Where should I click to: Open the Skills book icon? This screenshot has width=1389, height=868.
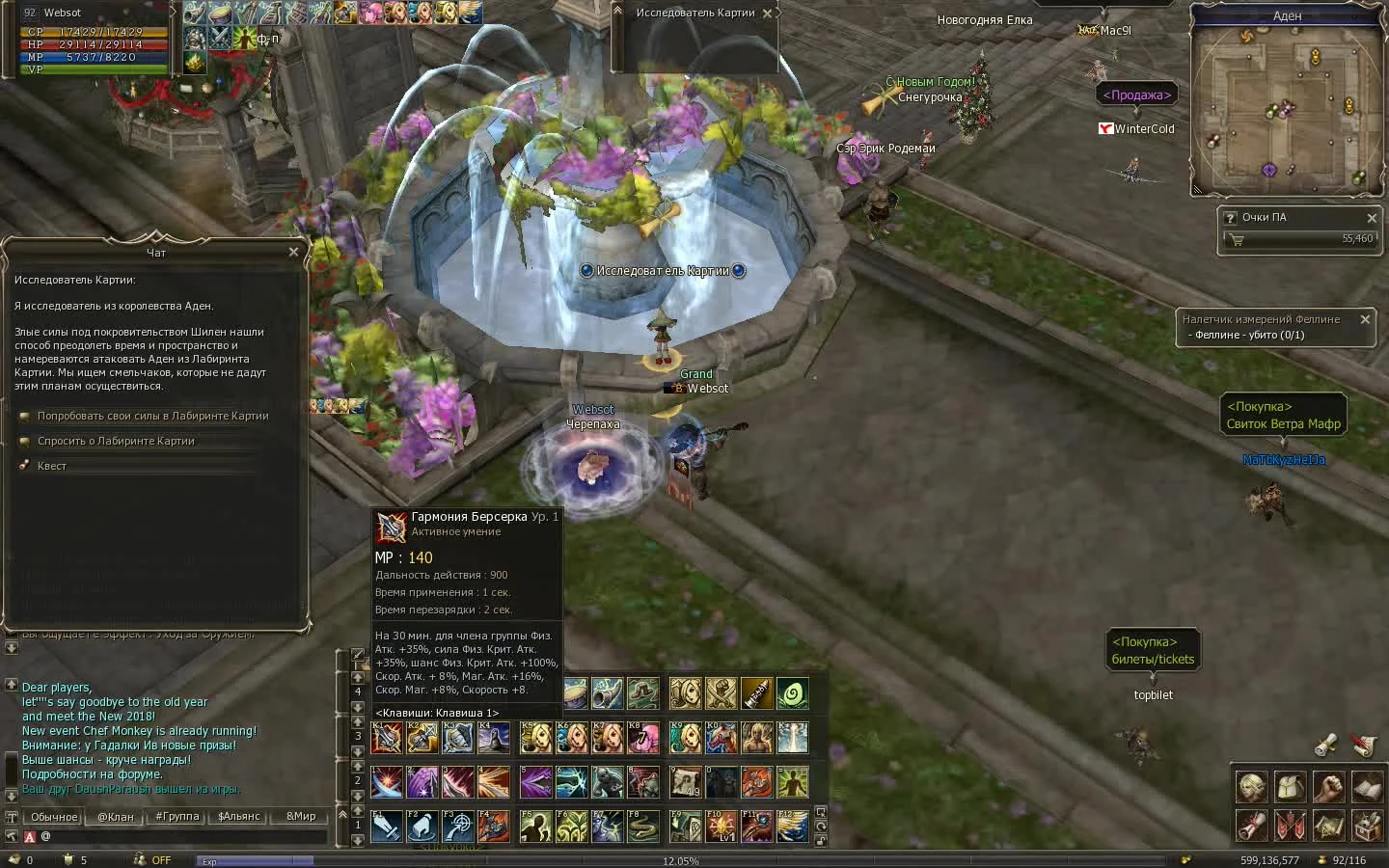click(1368, 787)
